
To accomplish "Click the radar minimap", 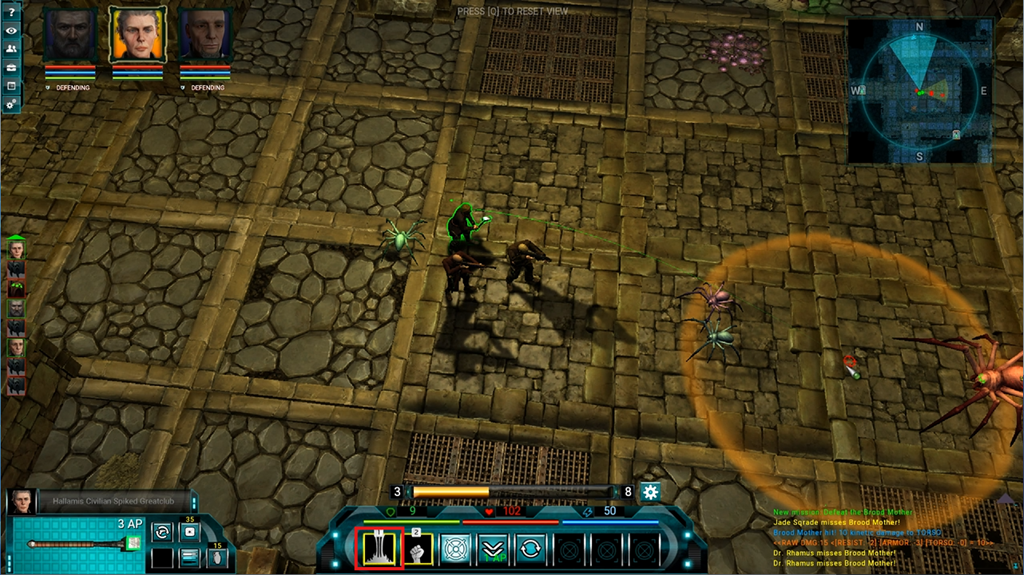I will [919, 91].
